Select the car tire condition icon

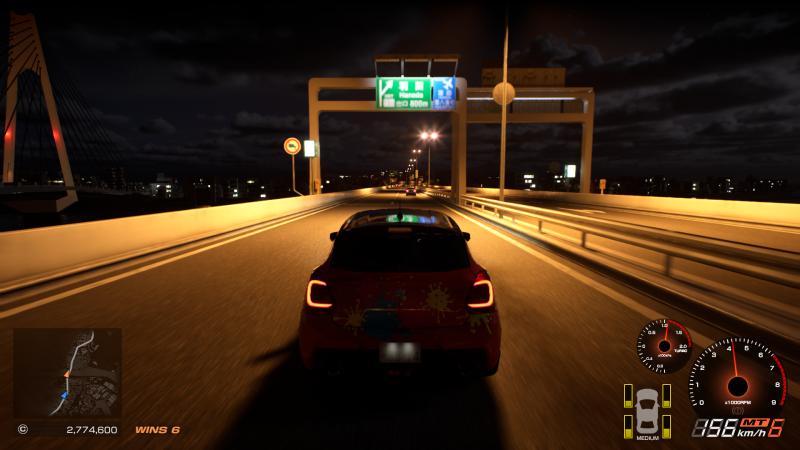[647, 410]
